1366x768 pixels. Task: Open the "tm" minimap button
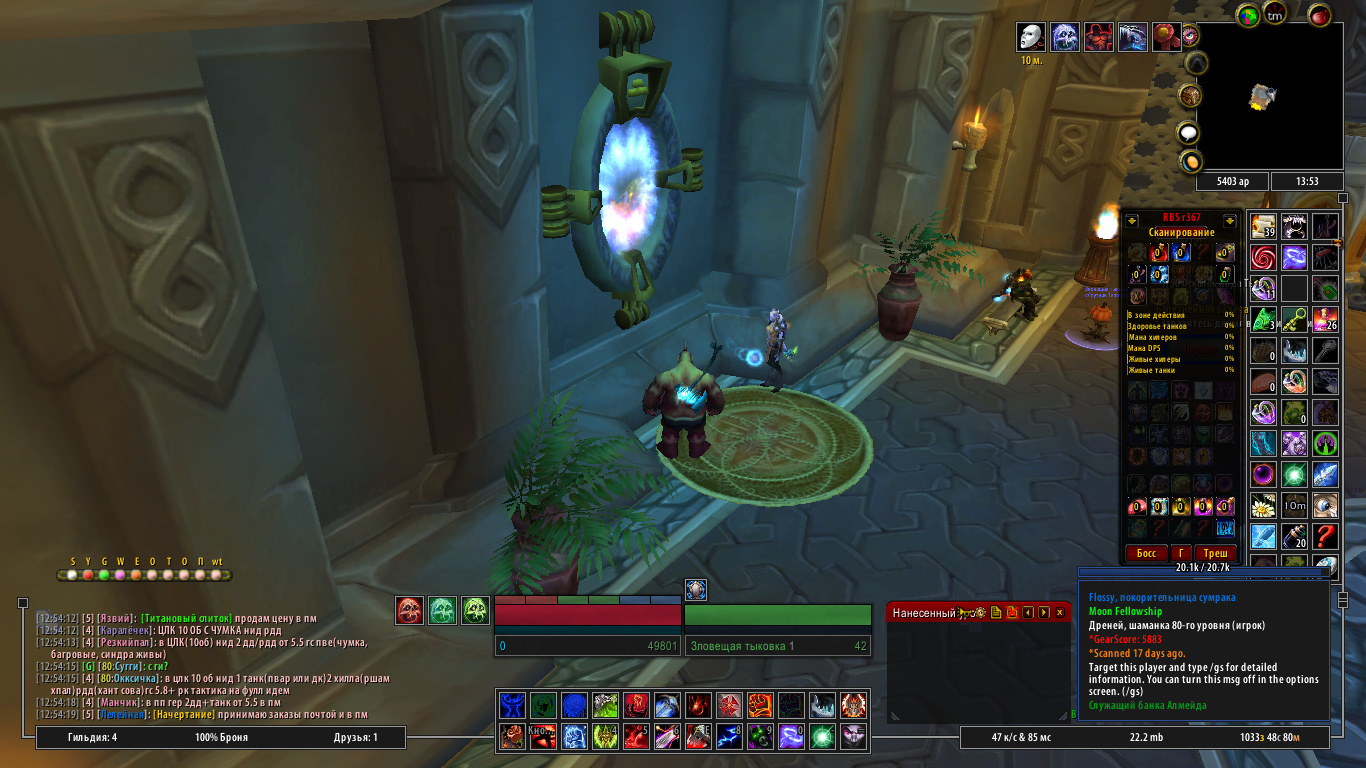[1275, 14]
